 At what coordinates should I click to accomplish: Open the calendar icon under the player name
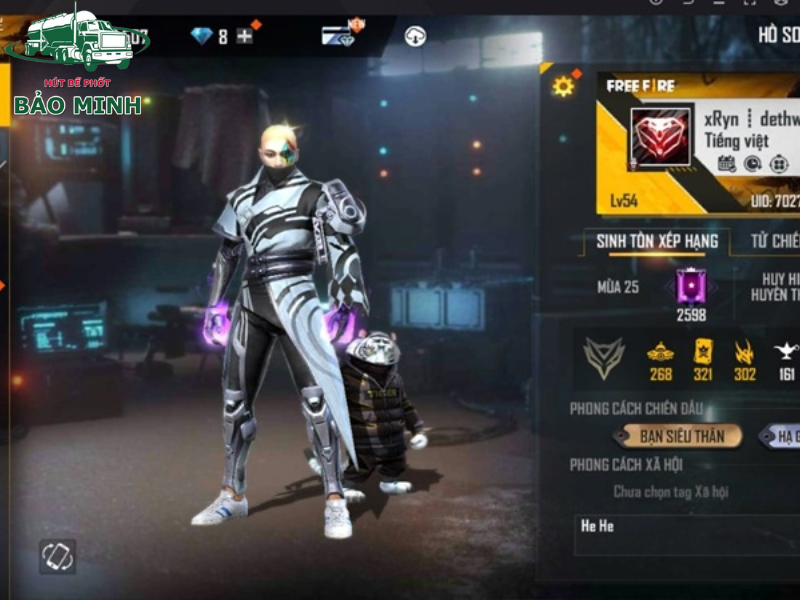[726, 163]
